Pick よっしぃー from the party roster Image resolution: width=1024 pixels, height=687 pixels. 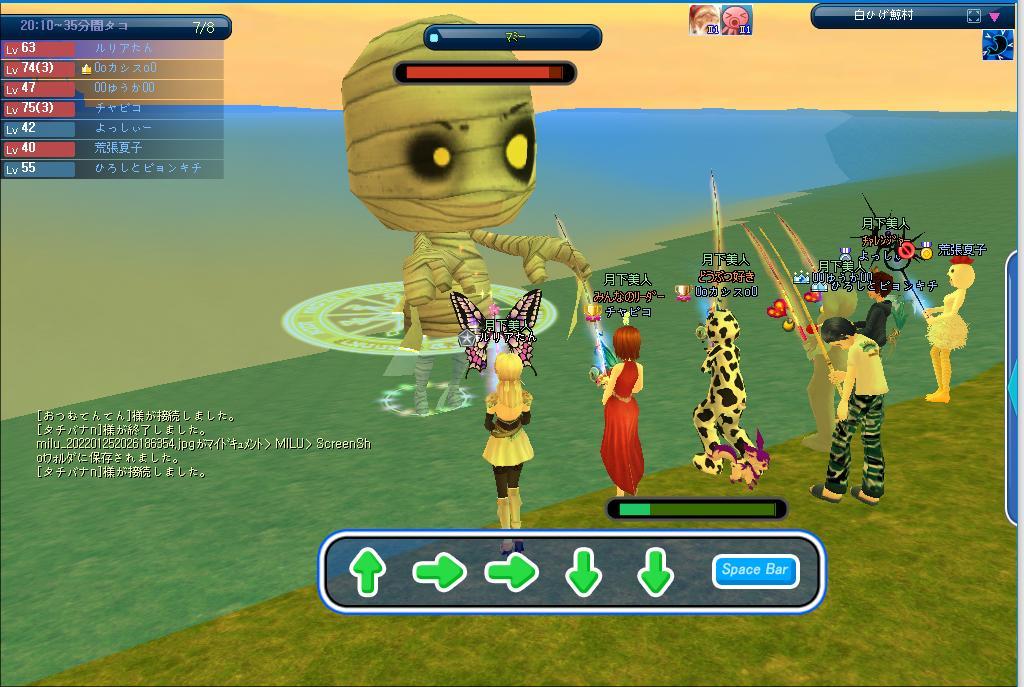click(x=112, y=128)
